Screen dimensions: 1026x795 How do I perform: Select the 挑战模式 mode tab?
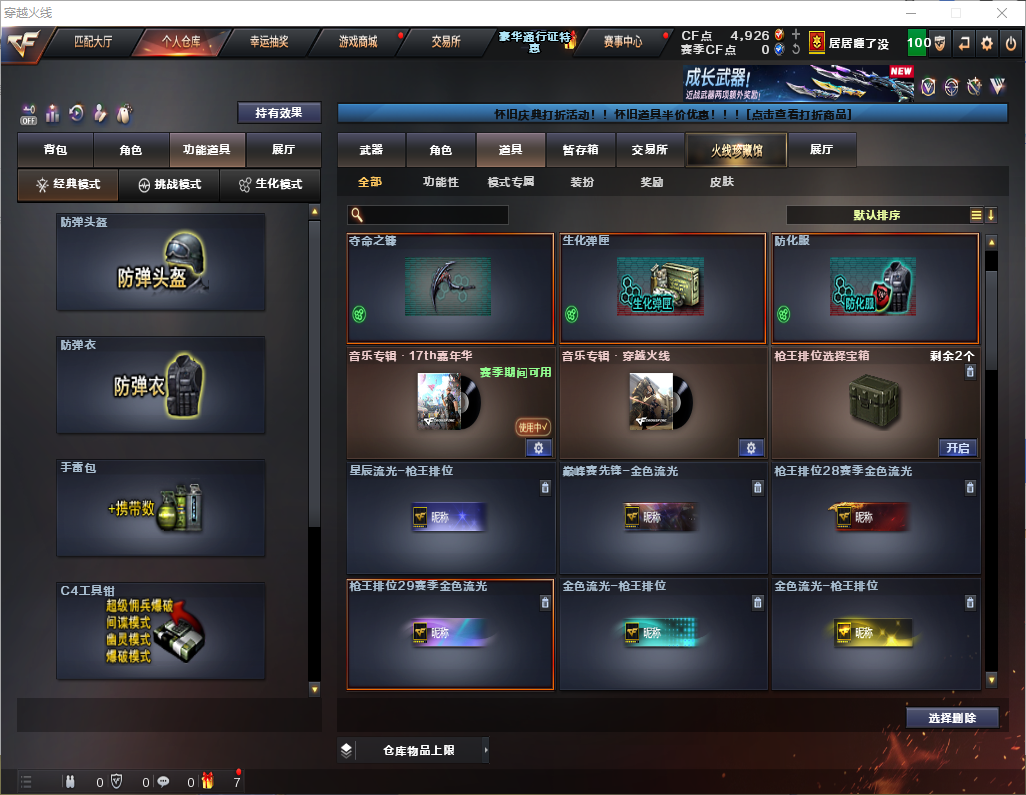click(x=169, y=185)
